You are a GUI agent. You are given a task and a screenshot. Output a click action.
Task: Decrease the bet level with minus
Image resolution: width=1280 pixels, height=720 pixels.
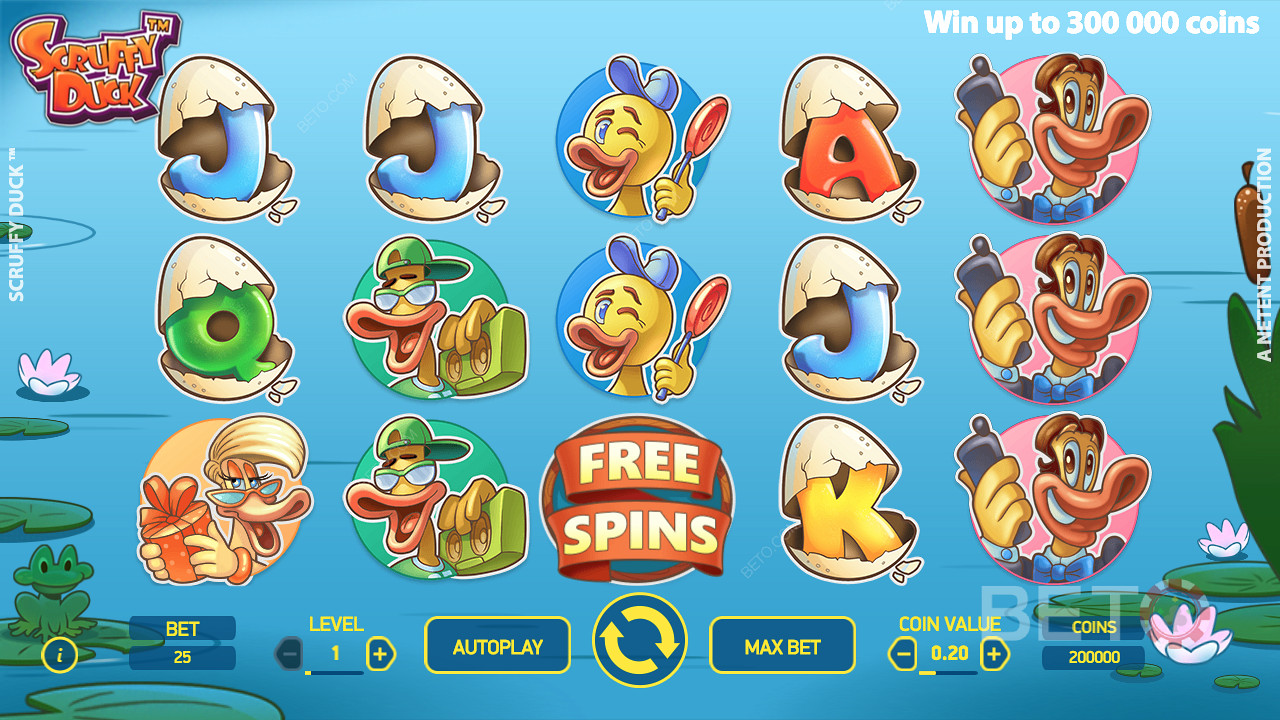(290, 654)
